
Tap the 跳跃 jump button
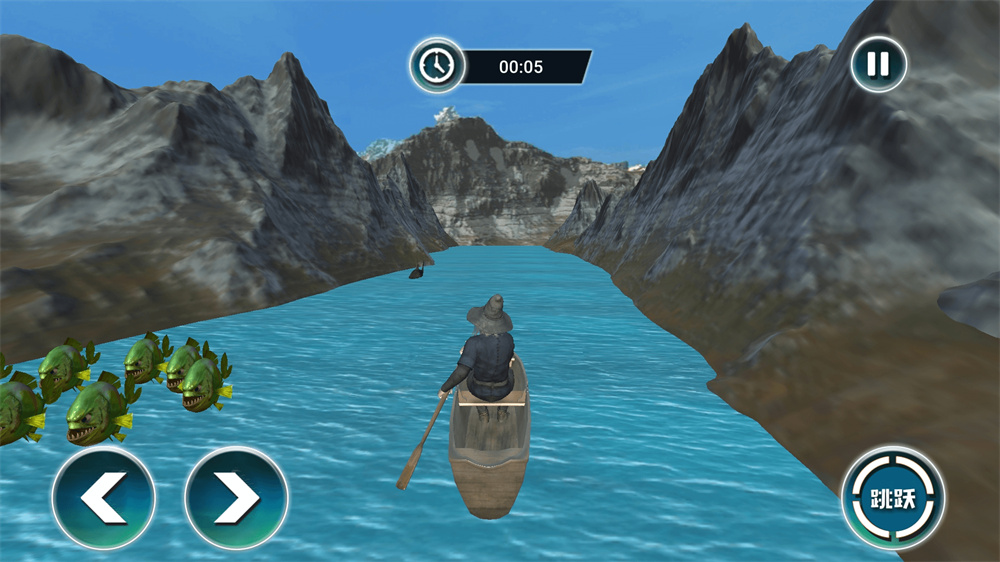(x=893, y=498)
